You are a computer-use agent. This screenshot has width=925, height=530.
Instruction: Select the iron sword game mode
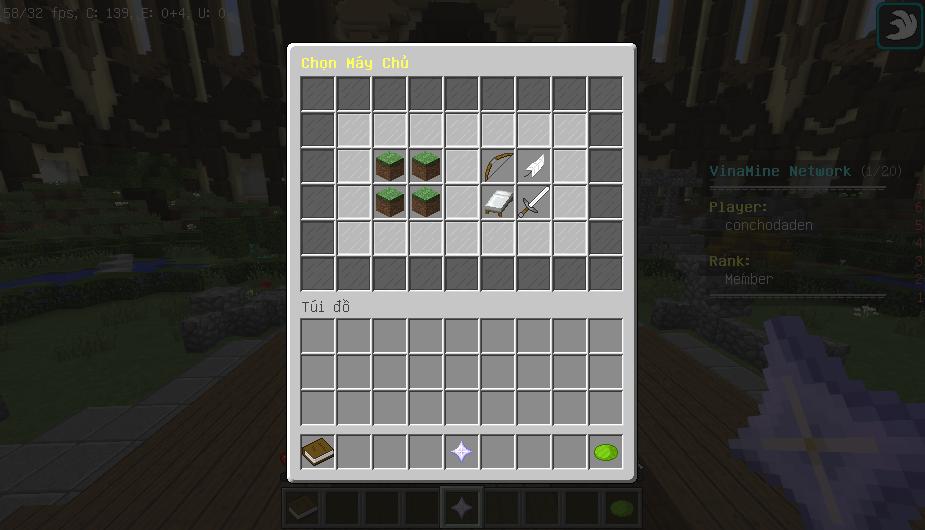533,202
